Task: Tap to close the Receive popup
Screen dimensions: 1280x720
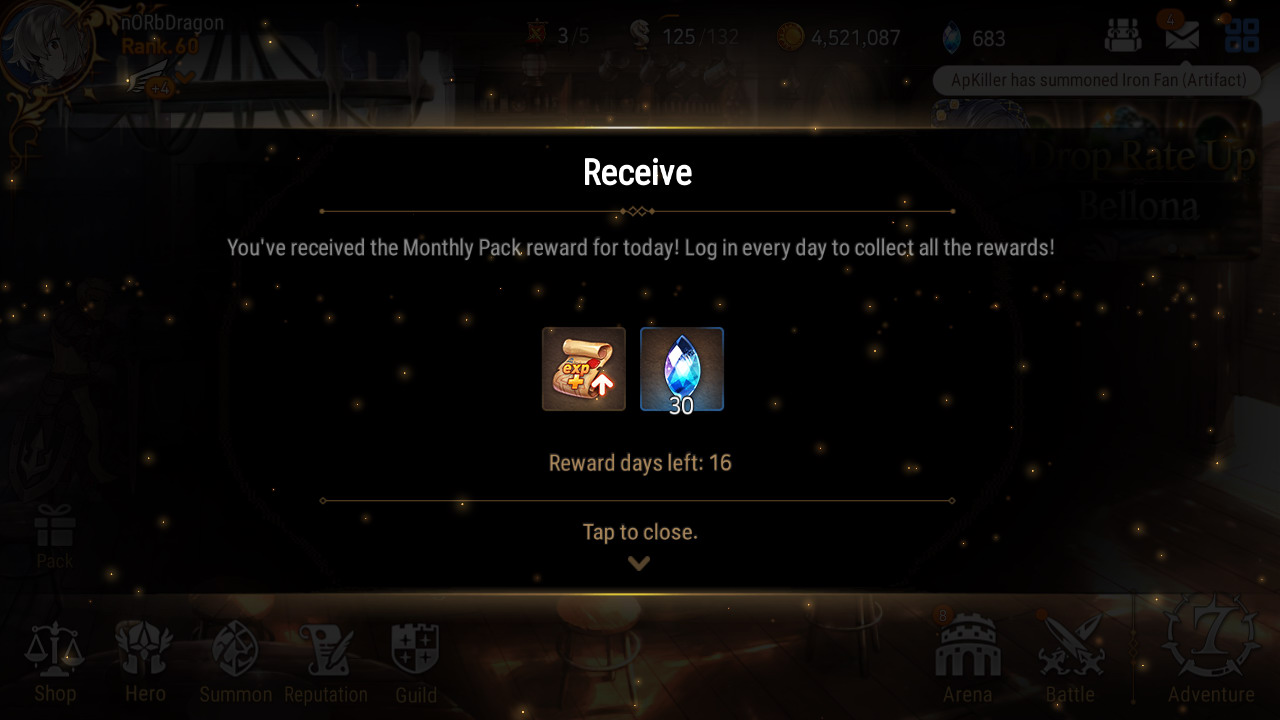Action: click(x=640, y=532)
